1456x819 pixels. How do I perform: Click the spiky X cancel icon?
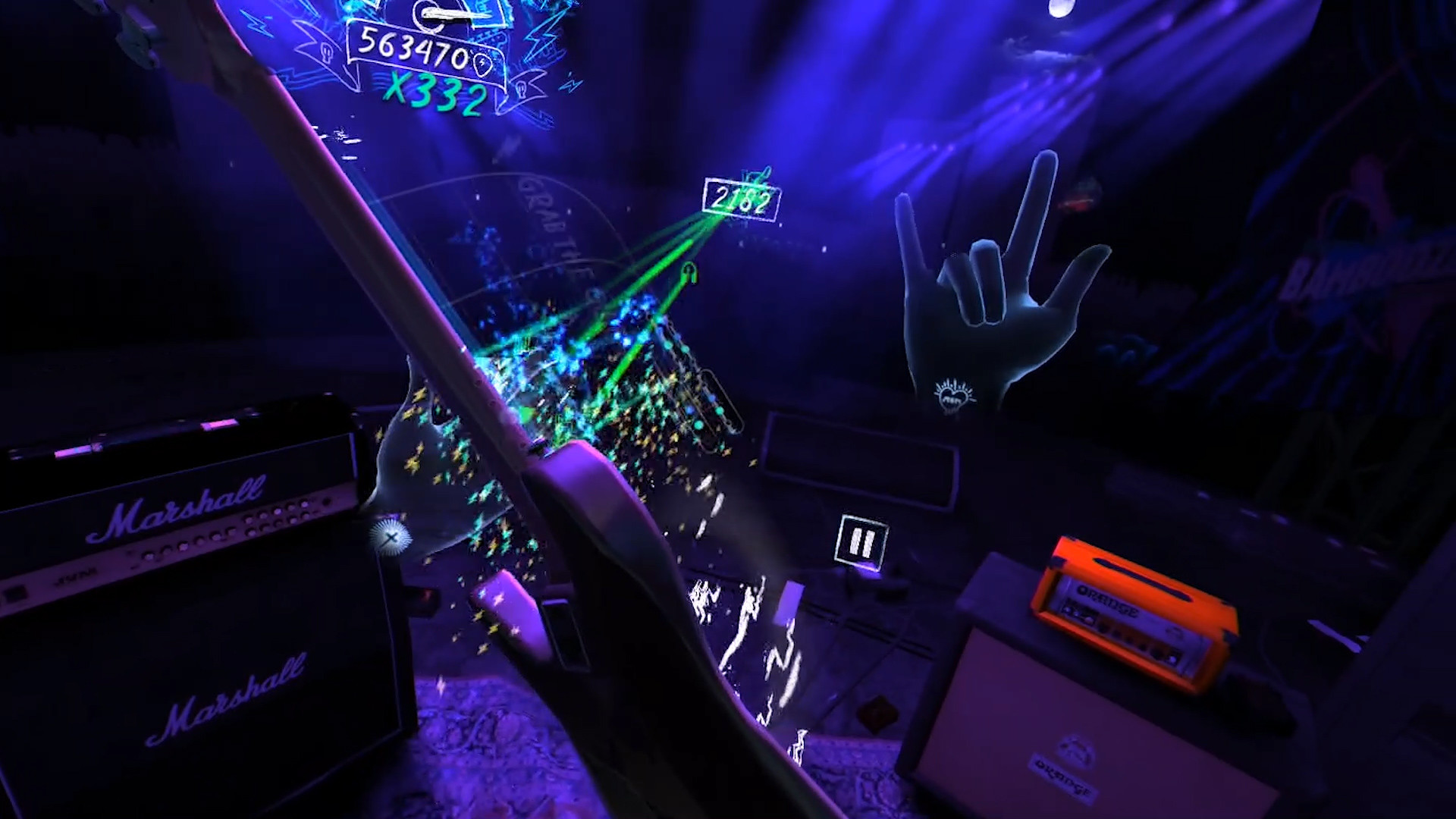click(390, 536)
